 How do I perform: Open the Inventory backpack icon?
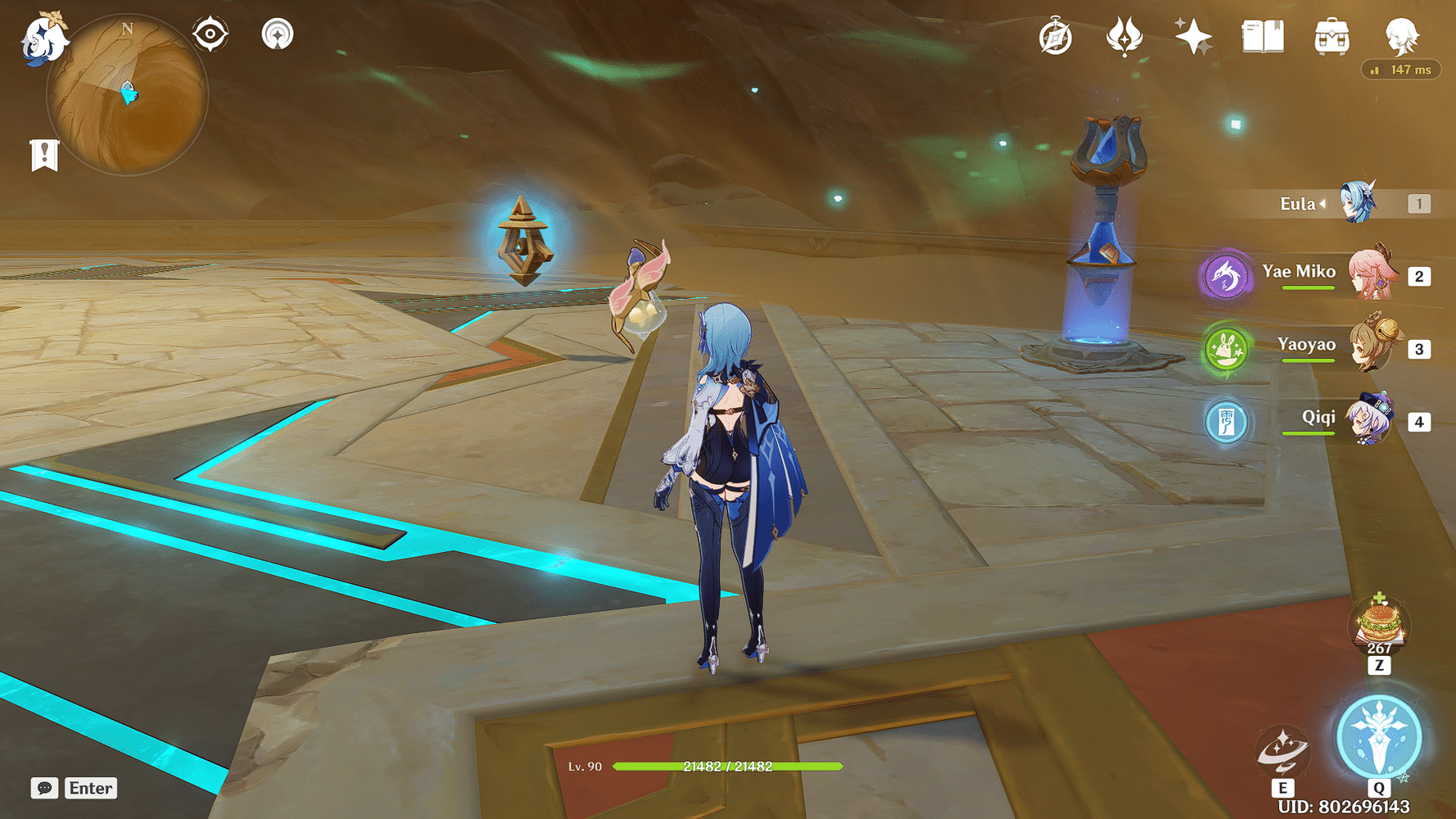1332,35
